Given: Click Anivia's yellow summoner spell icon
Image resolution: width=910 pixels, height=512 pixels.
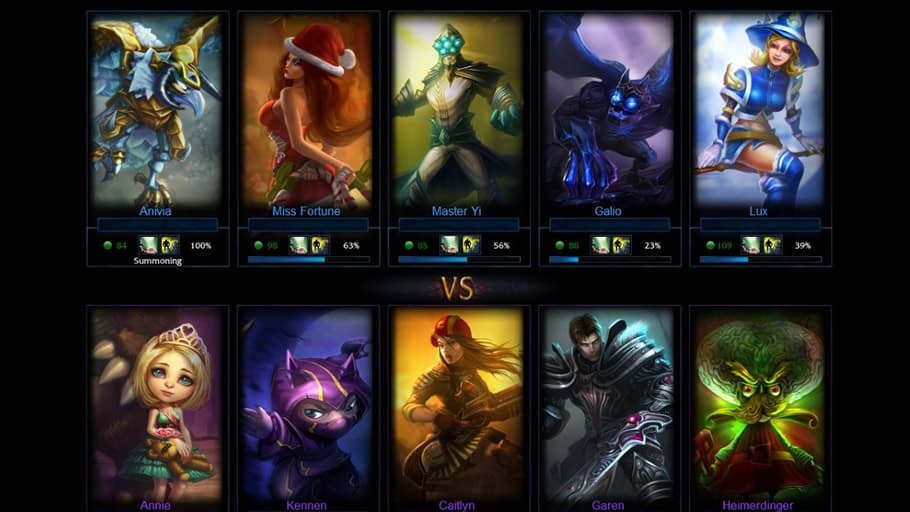Looking at the screenshot, I should coord(170,245).
